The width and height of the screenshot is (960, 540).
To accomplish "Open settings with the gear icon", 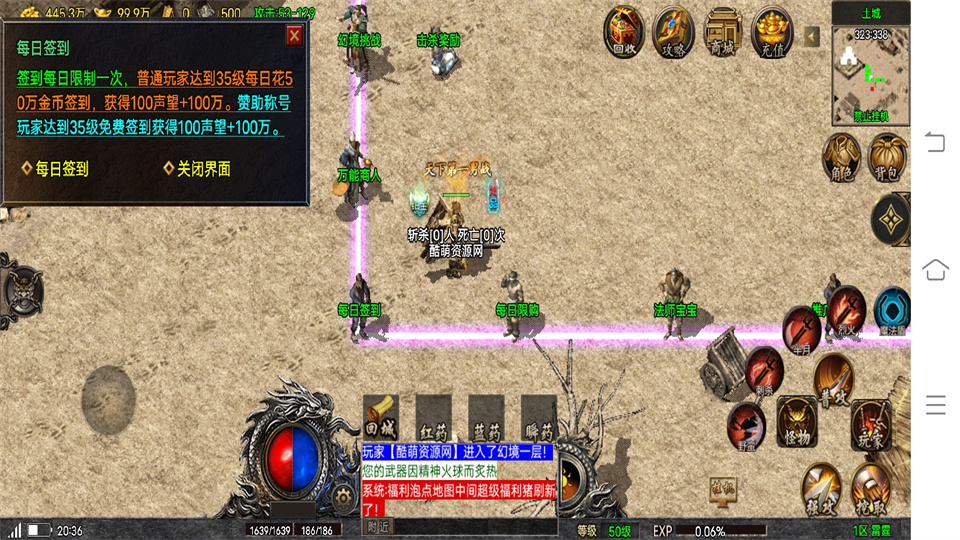I will pos(345,495).
